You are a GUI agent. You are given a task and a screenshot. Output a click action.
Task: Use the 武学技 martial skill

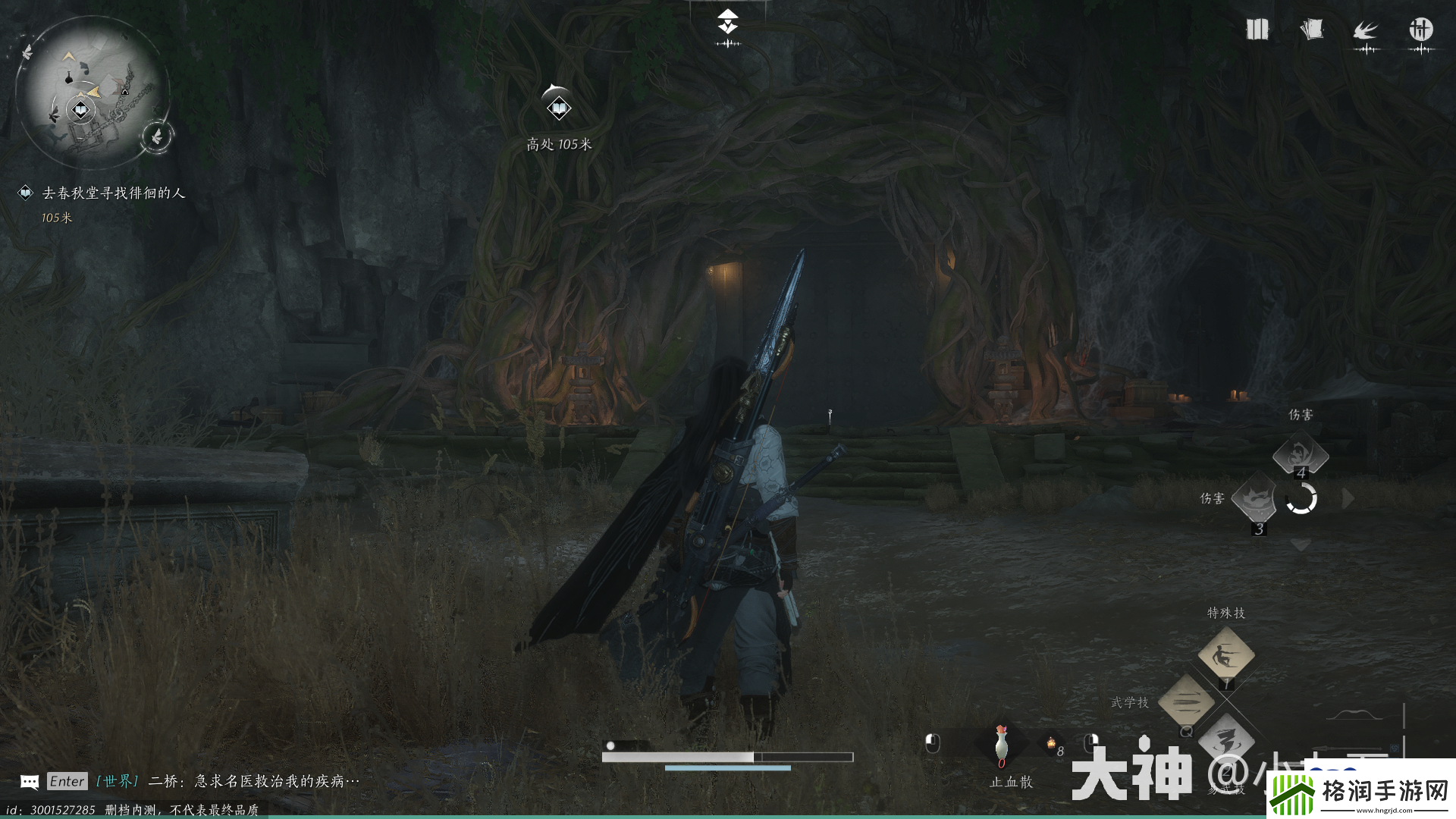pyautogui.click(x=1187, y=702)
